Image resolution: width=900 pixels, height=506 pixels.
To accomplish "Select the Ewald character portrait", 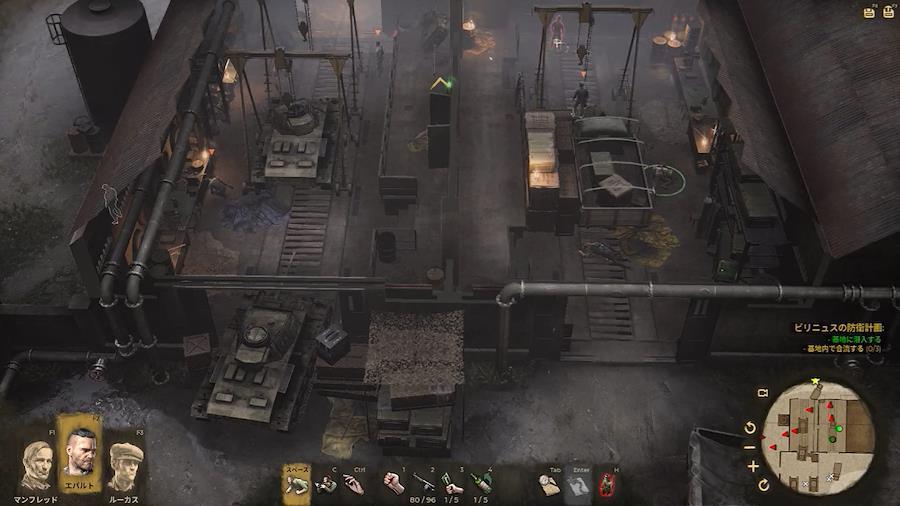I will pos(81,452).
